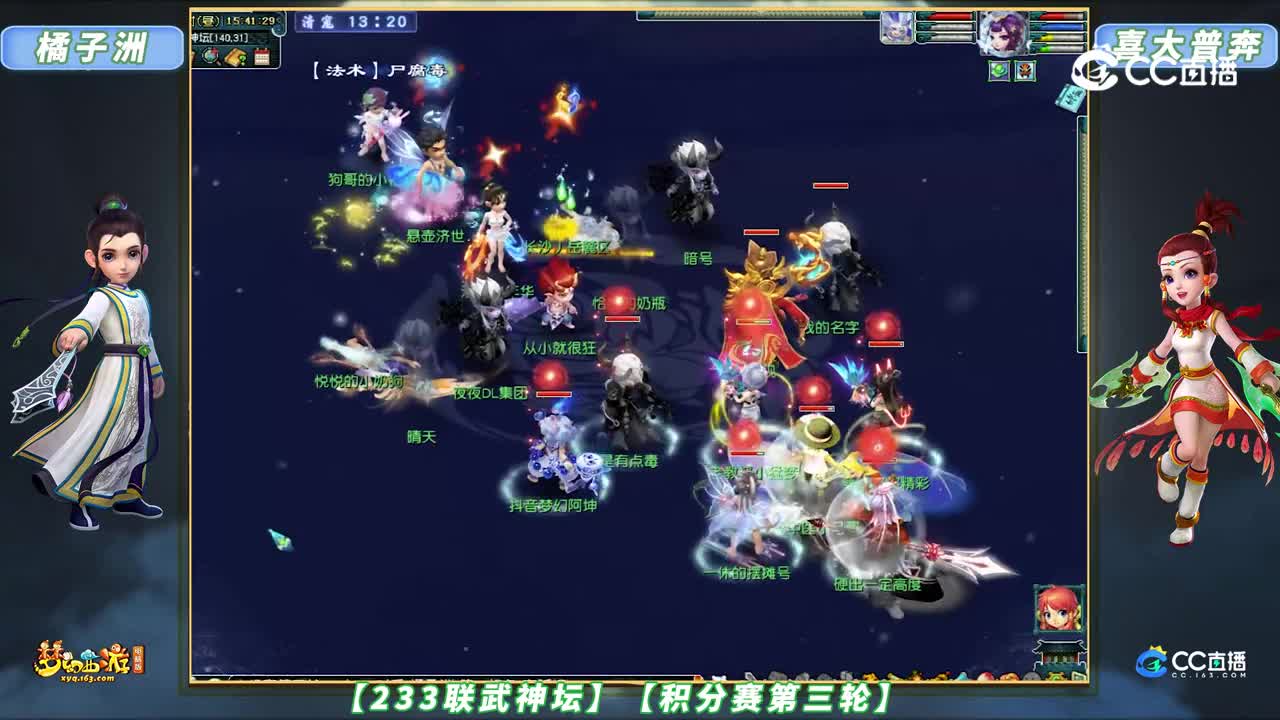Open the world map magnifier icon

[x=210, y=56]
